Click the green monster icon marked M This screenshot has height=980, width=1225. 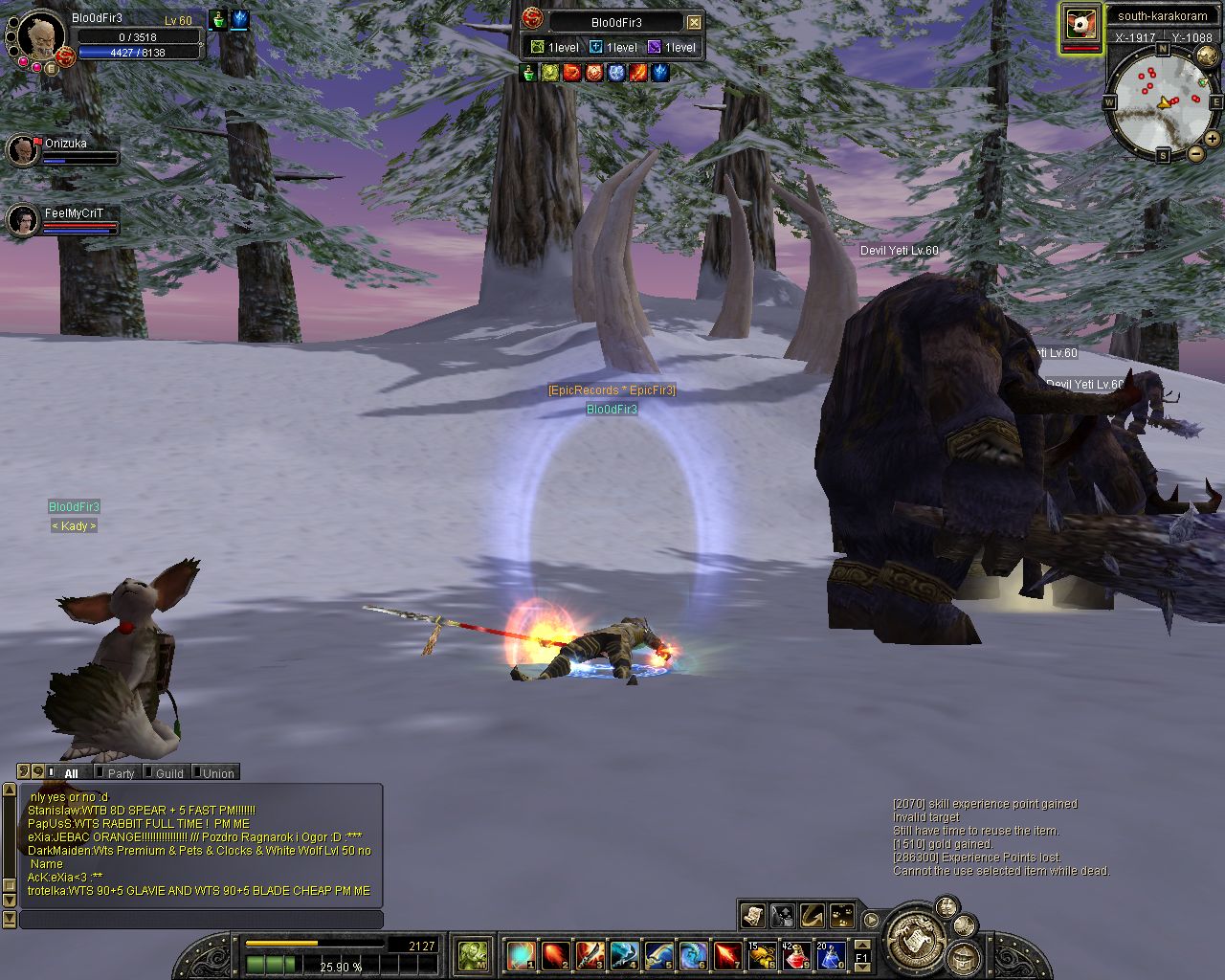473,955
